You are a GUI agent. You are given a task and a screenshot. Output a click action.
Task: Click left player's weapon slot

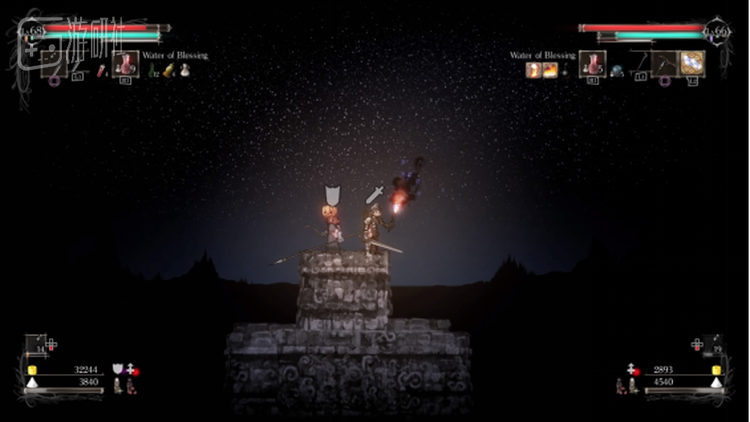click(x=54, y=64)
